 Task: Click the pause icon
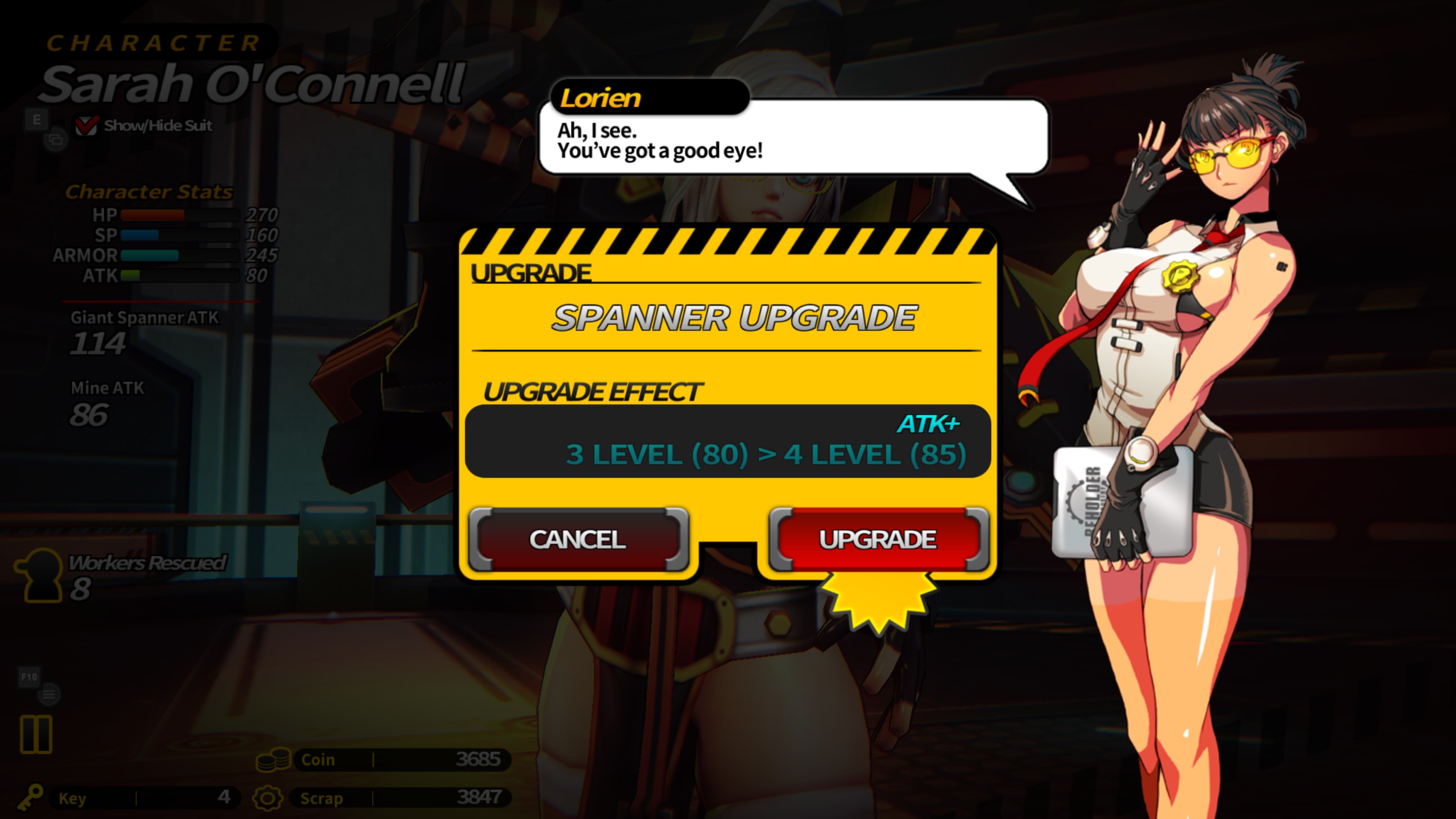36,734
